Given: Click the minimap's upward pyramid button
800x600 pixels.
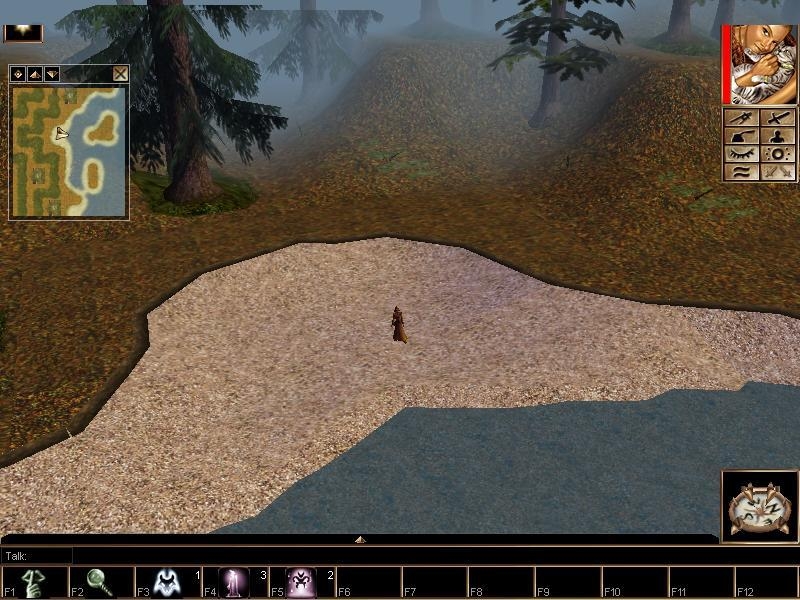Looking at the screenshot, I should (34, 73).
